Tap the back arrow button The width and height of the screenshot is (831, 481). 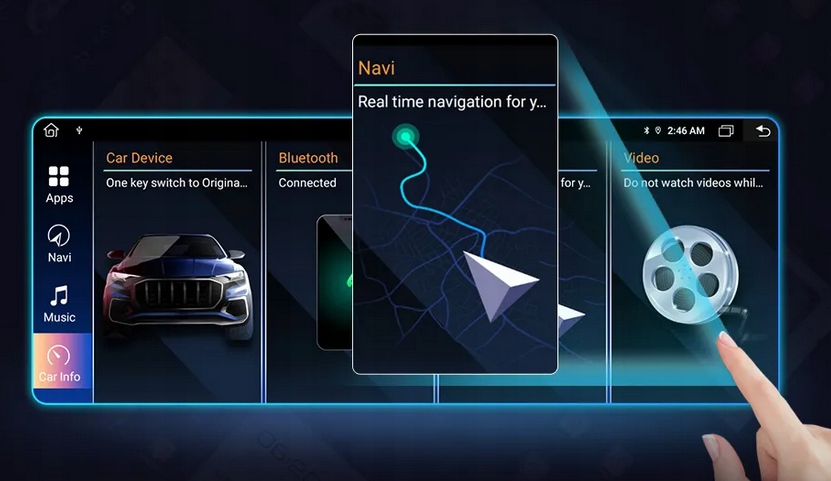tap(763, 131)
